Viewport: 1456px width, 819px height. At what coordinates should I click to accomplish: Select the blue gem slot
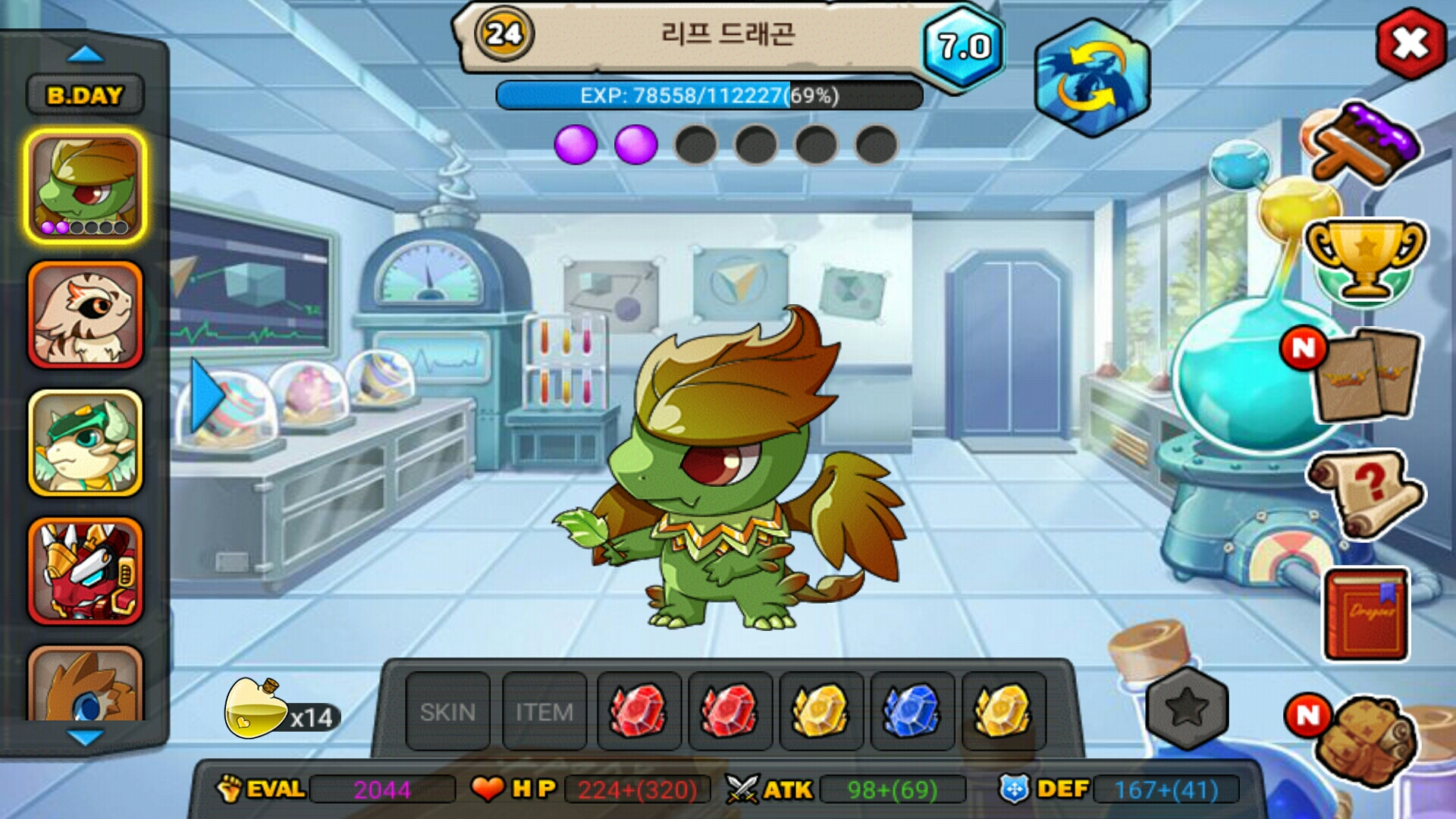pyautogui.click(x=912, y=711)
